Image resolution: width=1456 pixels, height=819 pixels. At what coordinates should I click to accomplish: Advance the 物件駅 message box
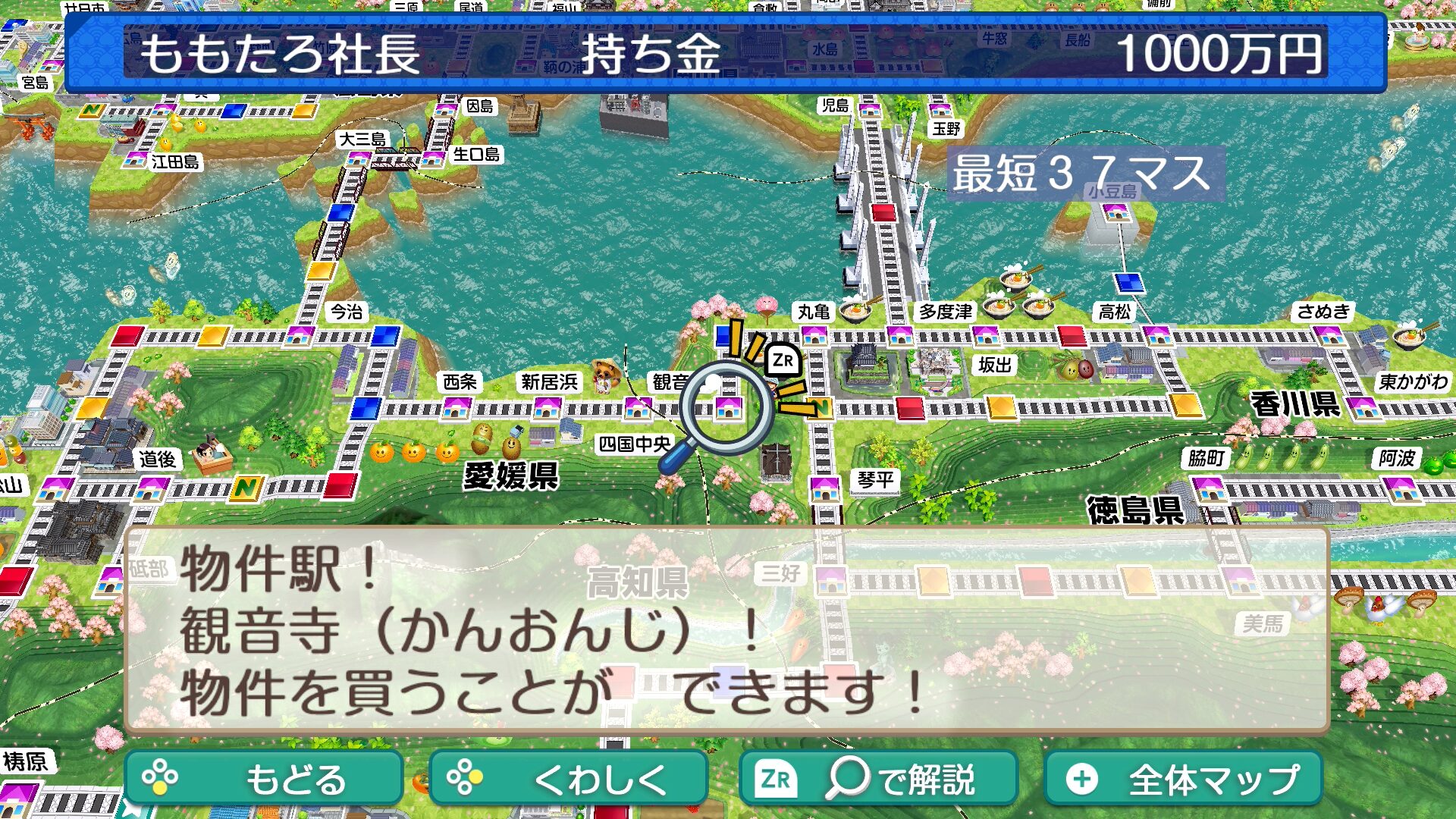click(726, 629)
